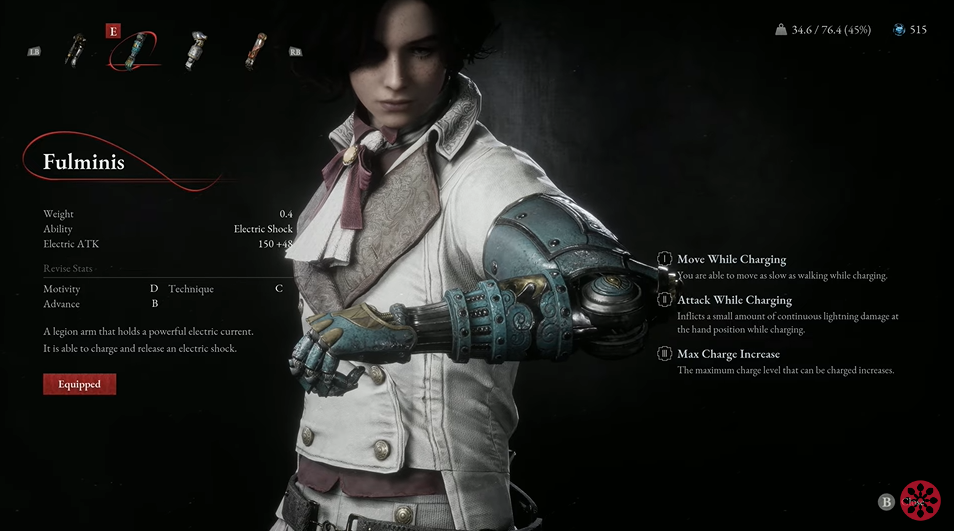
Task: Choose the teal Fulminis legion arm icon
Action: pyautogui.click(x=135, y=52)
